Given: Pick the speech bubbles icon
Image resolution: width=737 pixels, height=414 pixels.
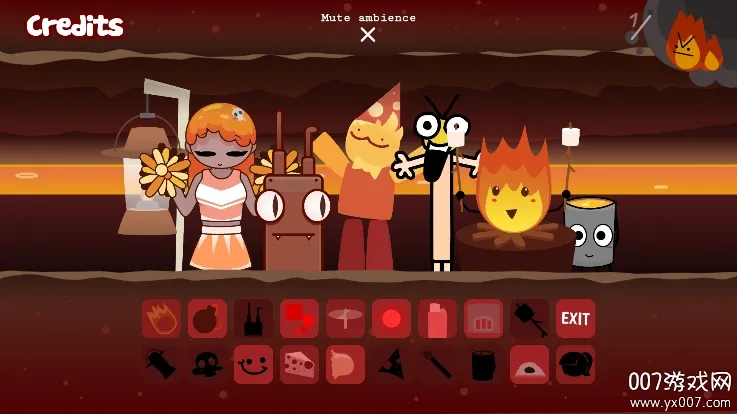Looking at the screenshot, I should [575, 365].
